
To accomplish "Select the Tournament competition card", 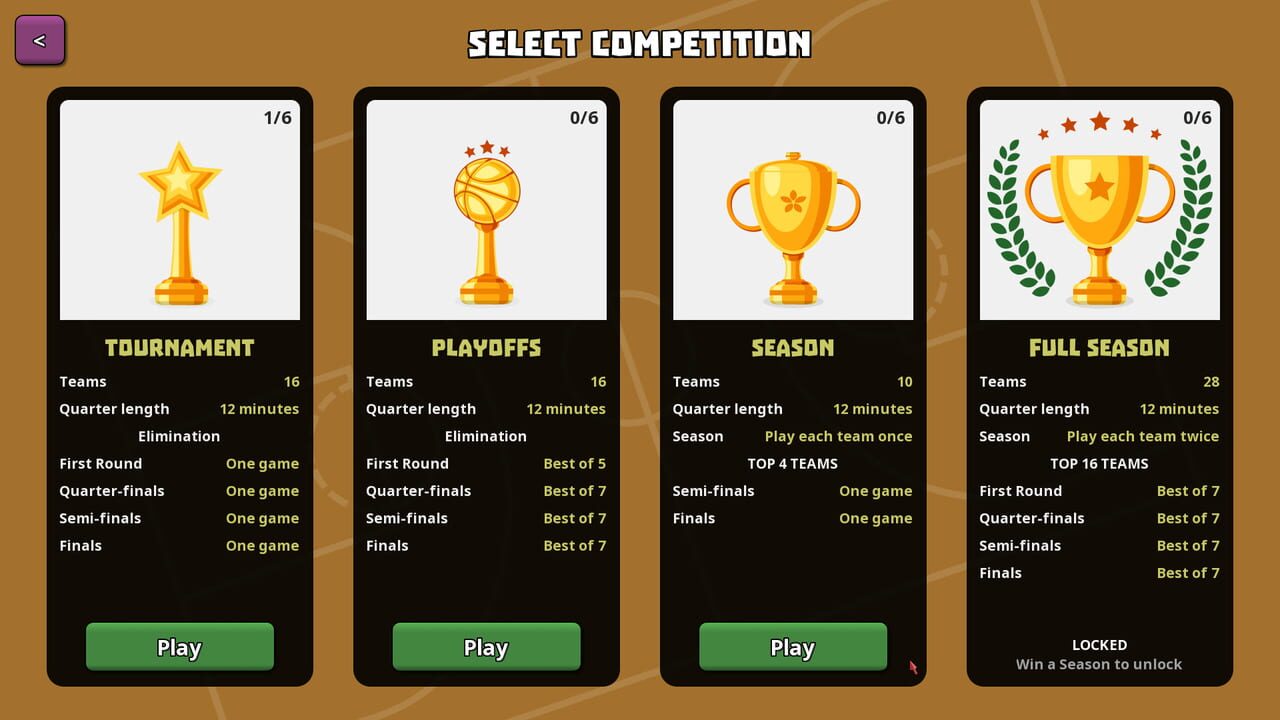I will [x=180, y=385].
